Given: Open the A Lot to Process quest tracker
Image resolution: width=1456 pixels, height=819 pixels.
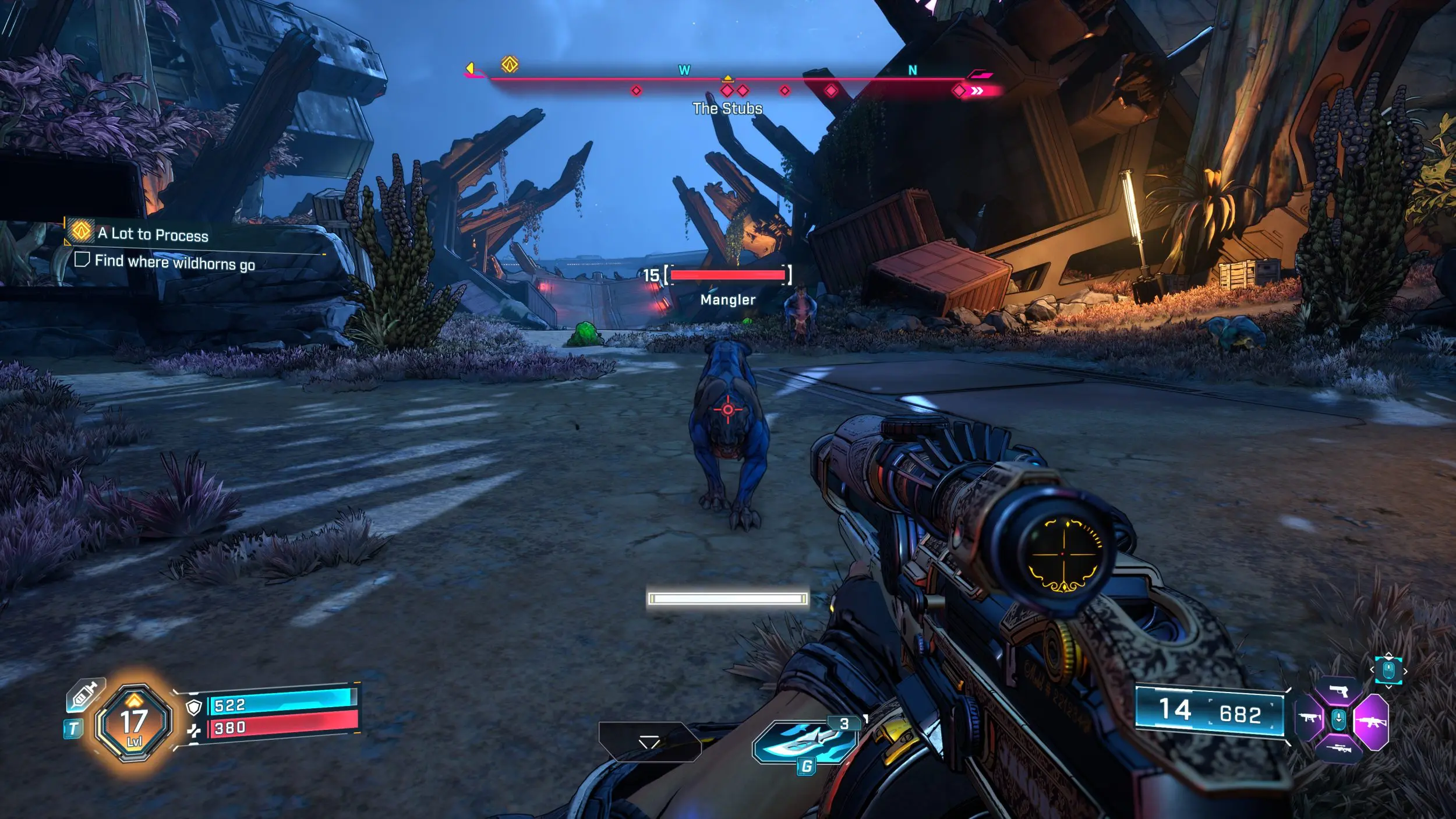Looking at the screenshot, I should coord(153,234).
